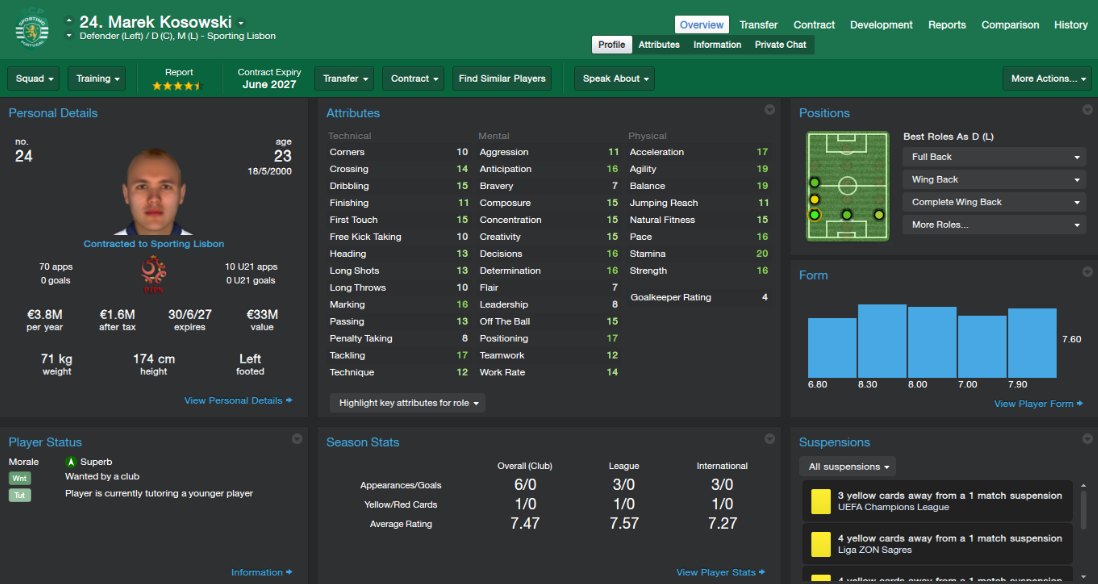Expand the Speak About menu
Image resolution: width=1098 pixels, height=584 pixels.
coord(614,79)
